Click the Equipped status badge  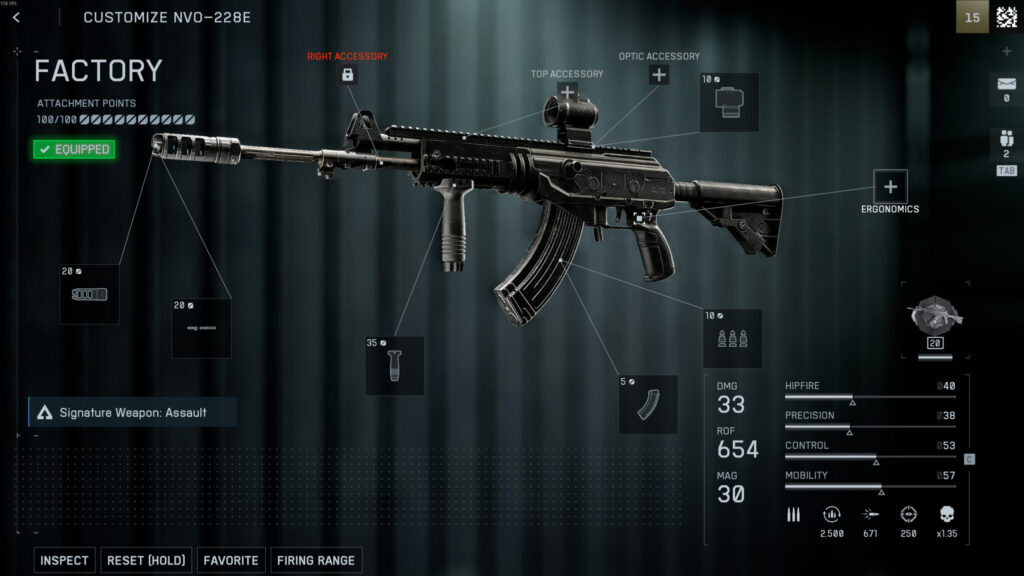pos(73,150)
